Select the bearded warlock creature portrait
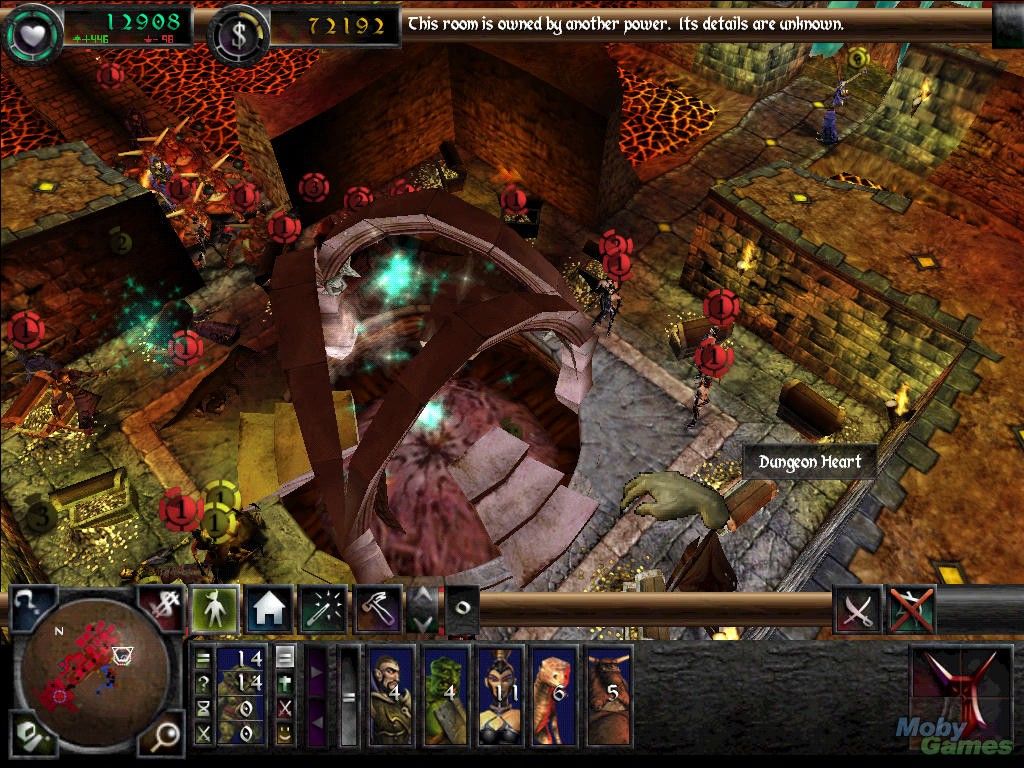Viewport: 1024px width, 768px height. point(391,696)
